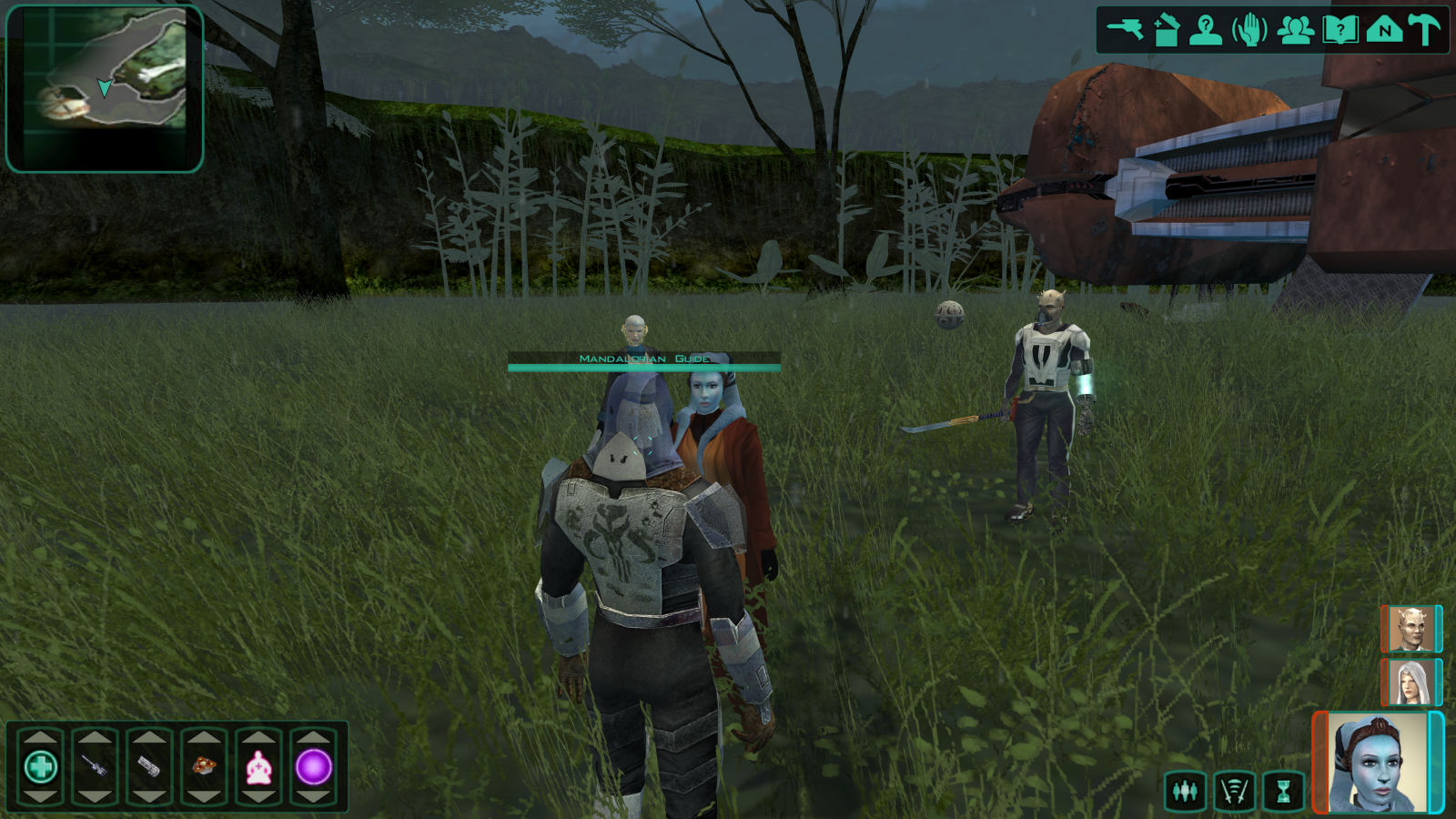Toggle the three-figure party mode button
This screenshot has height=819, width=1456.
click(x=1185, y=791)
